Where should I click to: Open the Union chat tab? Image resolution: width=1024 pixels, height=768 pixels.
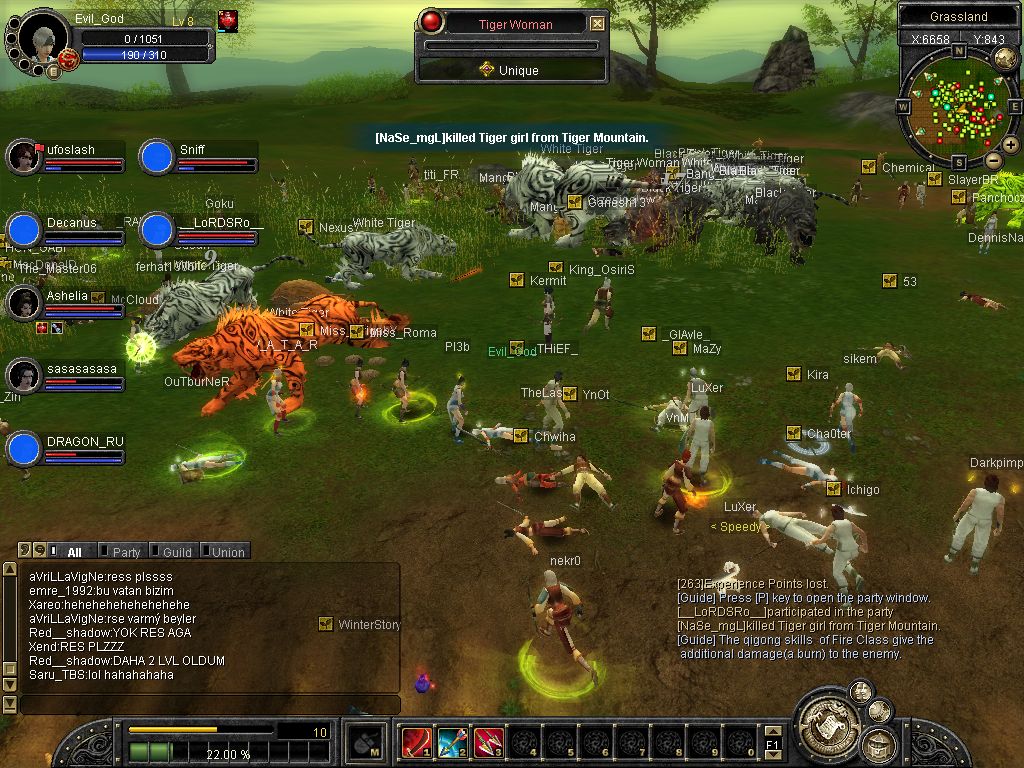point(227,551)
